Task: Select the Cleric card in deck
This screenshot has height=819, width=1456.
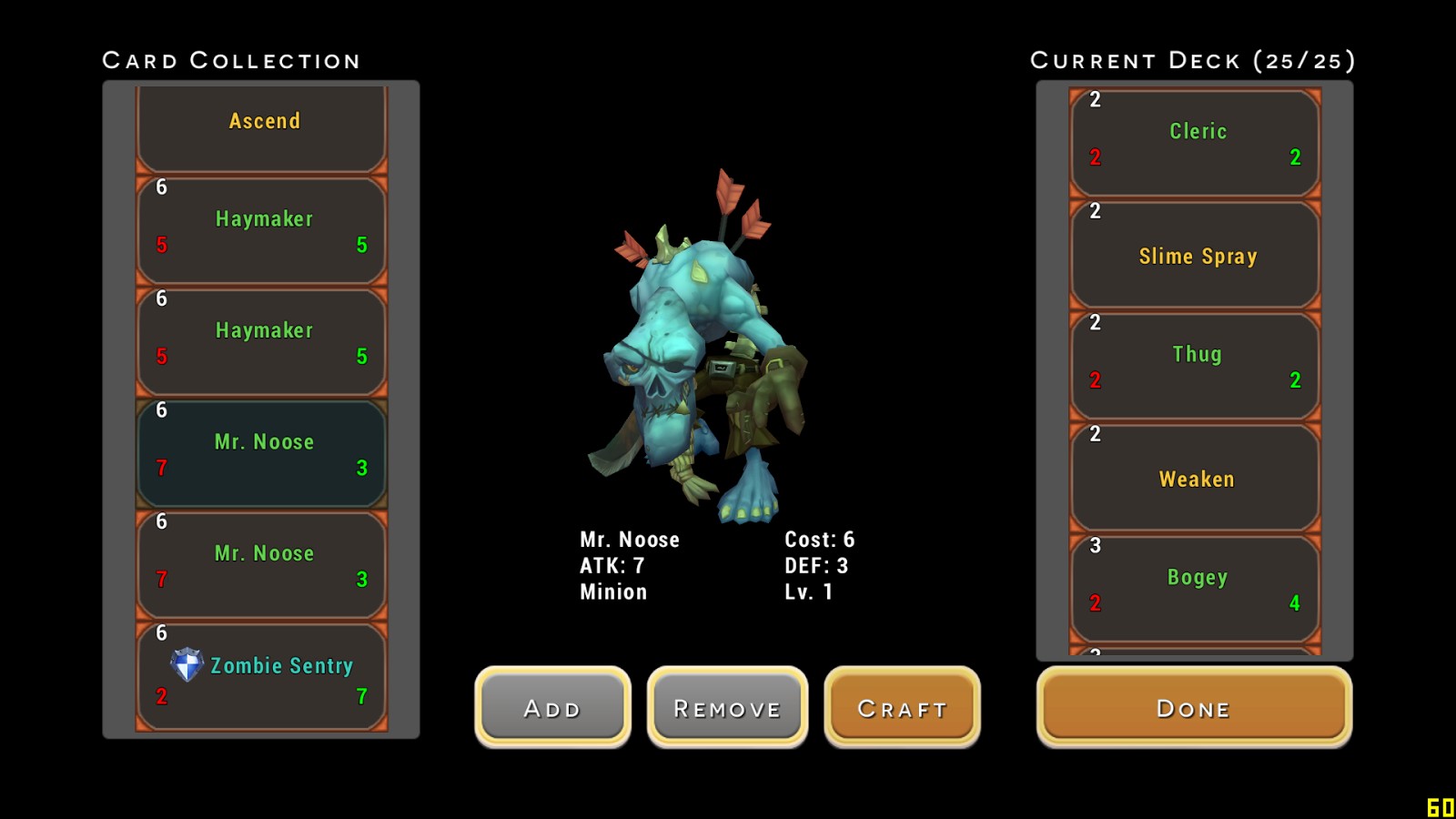Action: click(1195, 142)
